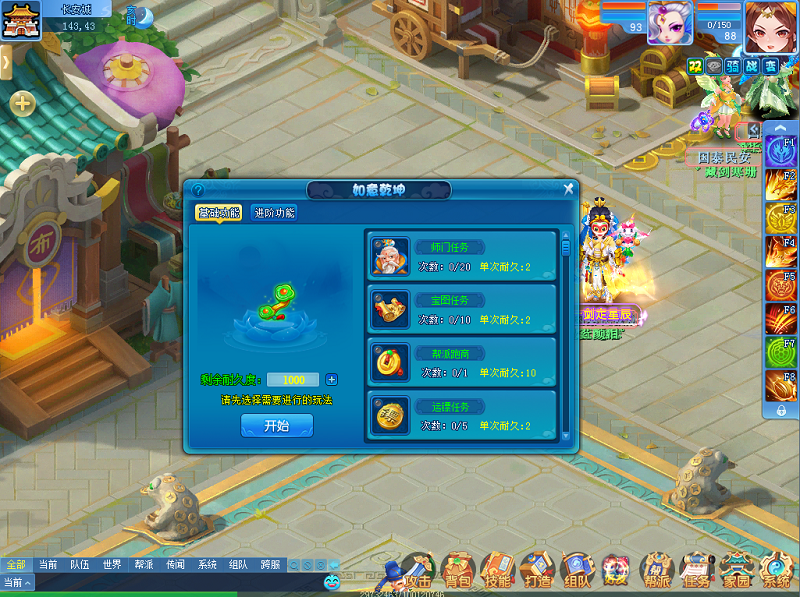Select the 宝图任务 treasure map row
Viewport: 800px width, 597px height.
(x=461, y=309)
